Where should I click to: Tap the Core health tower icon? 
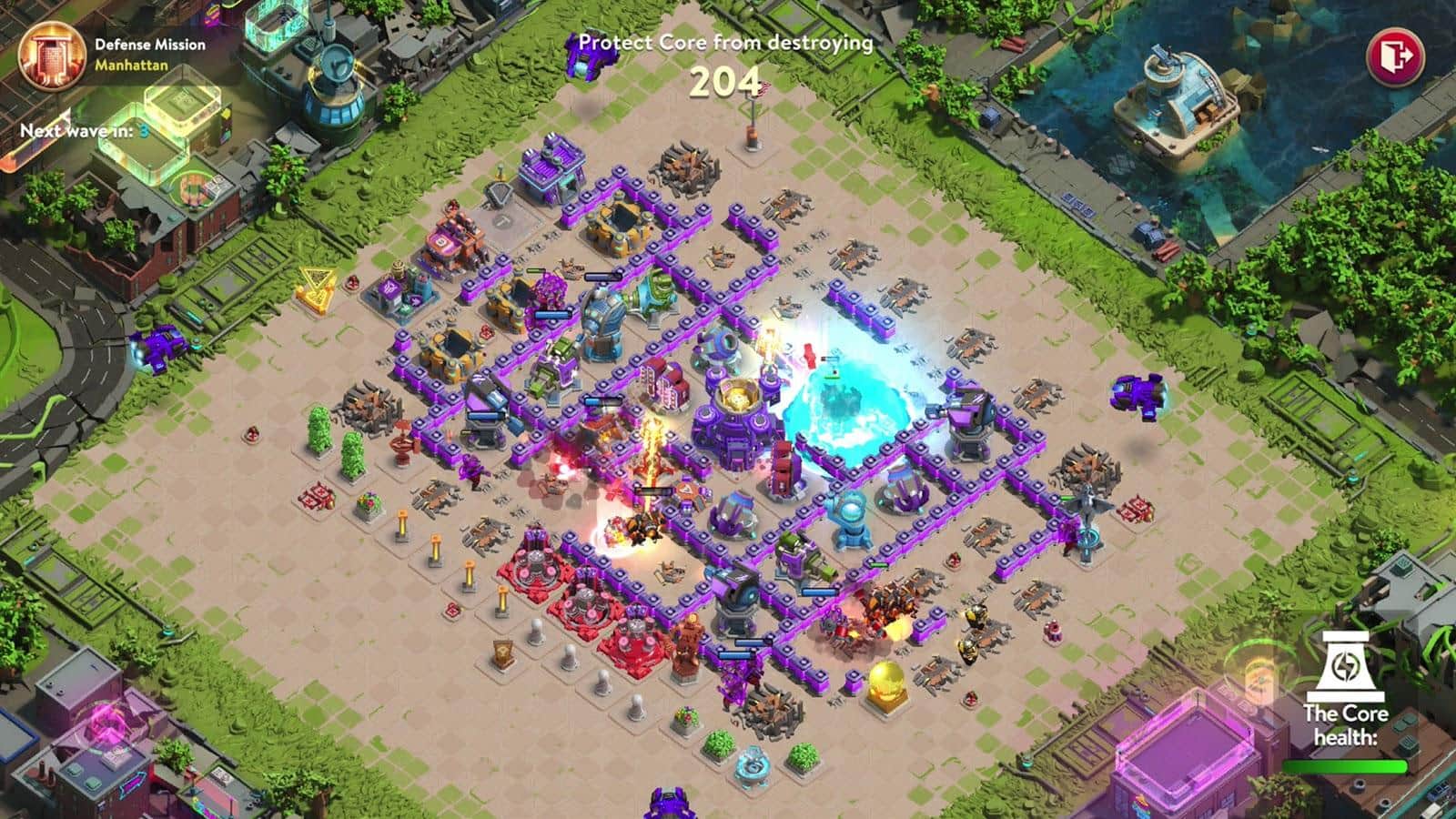1344,666
